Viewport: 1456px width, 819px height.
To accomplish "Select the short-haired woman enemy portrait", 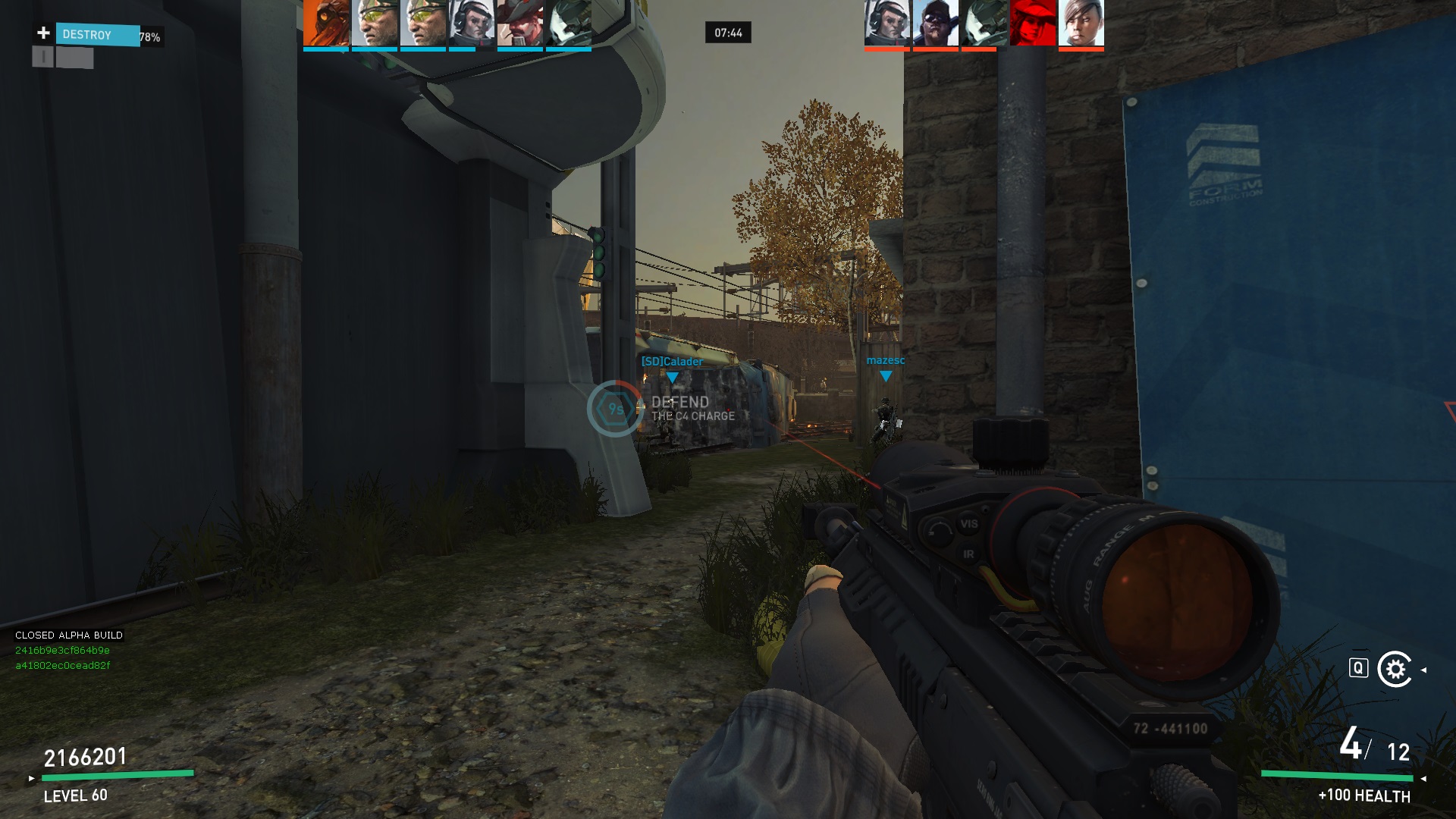I will [1081, 23].
